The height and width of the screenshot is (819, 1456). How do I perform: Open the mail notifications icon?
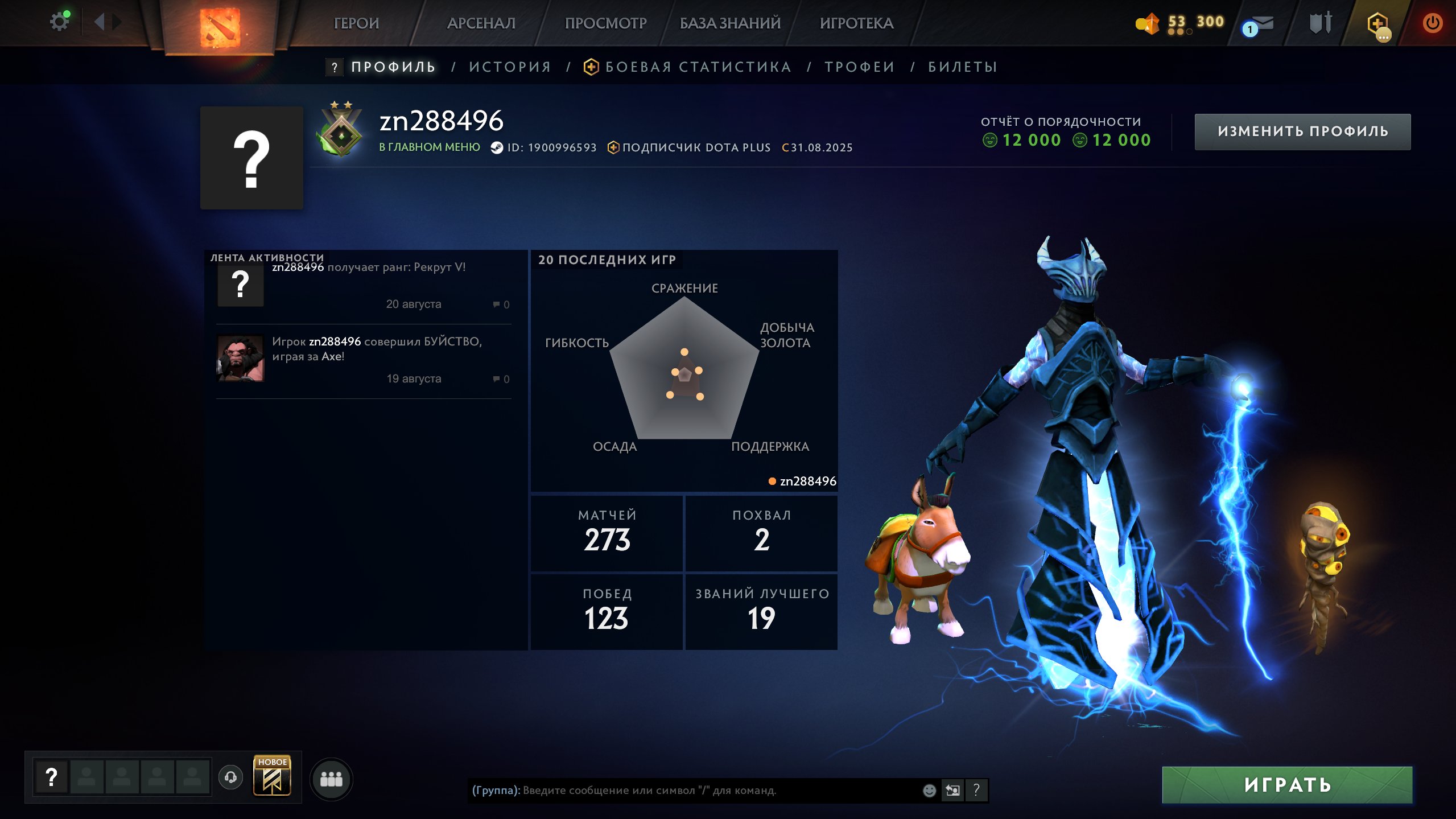pos(1259,24)
